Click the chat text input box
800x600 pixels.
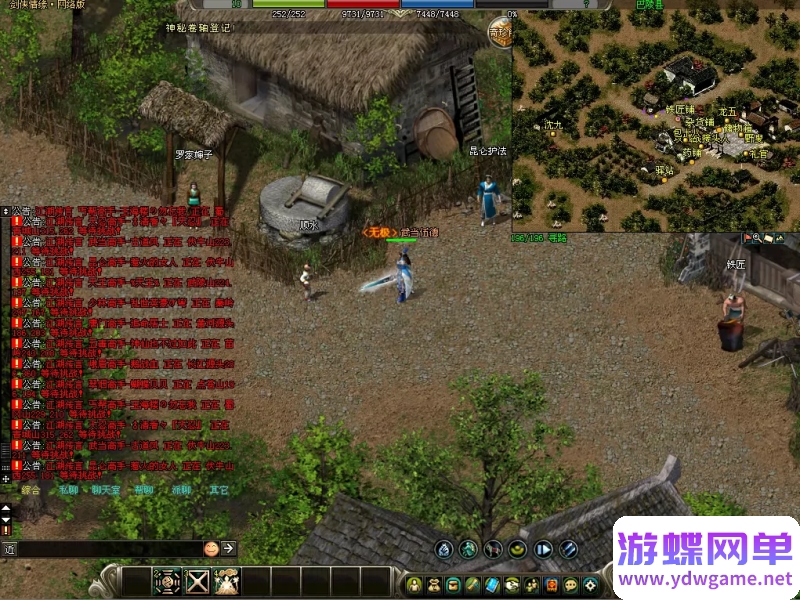tap(110, 549)
